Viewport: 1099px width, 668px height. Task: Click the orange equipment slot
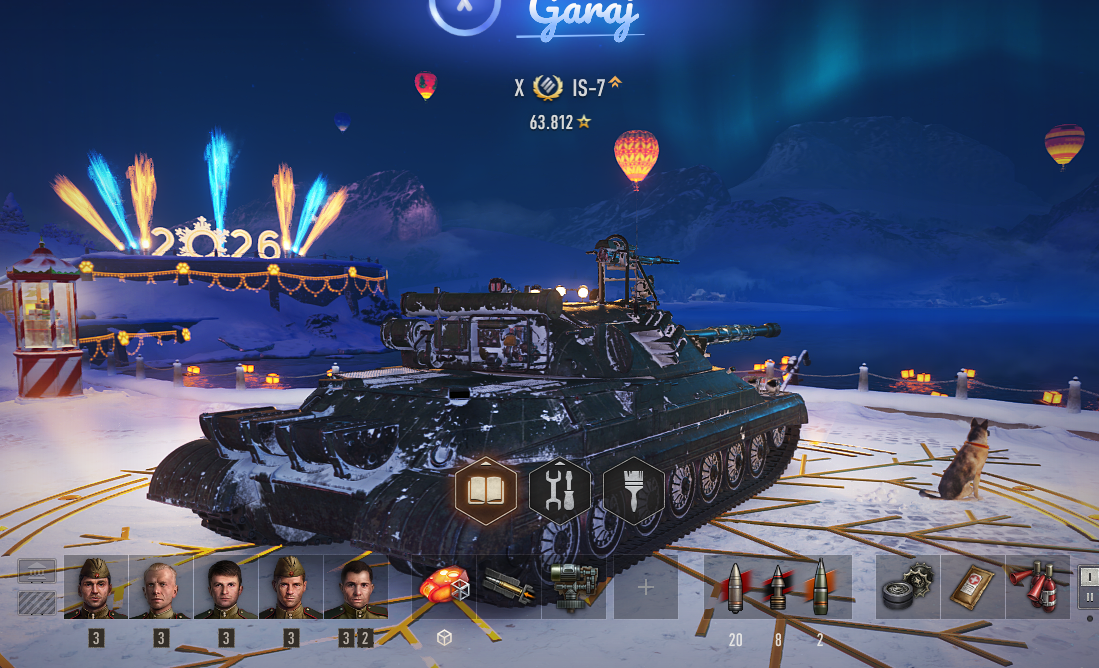coord(444,587)
